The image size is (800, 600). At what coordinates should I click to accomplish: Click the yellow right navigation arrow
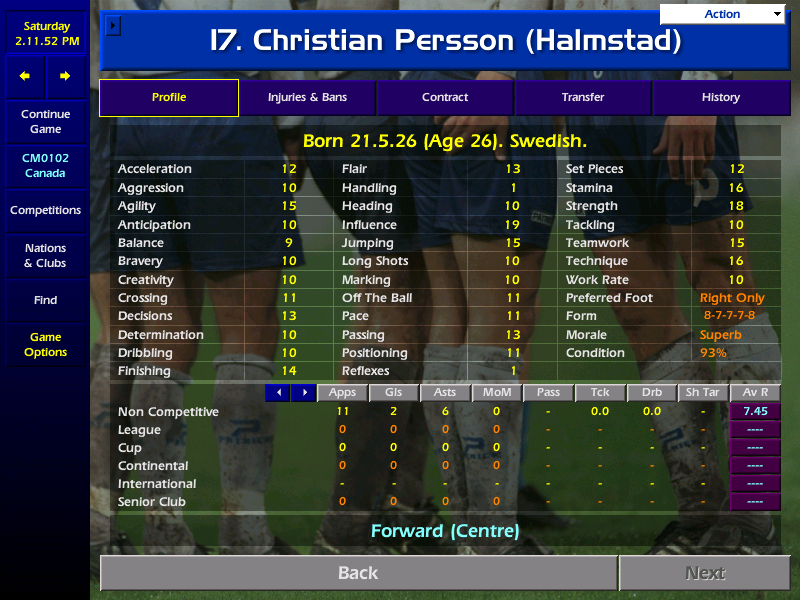[65, 76]
